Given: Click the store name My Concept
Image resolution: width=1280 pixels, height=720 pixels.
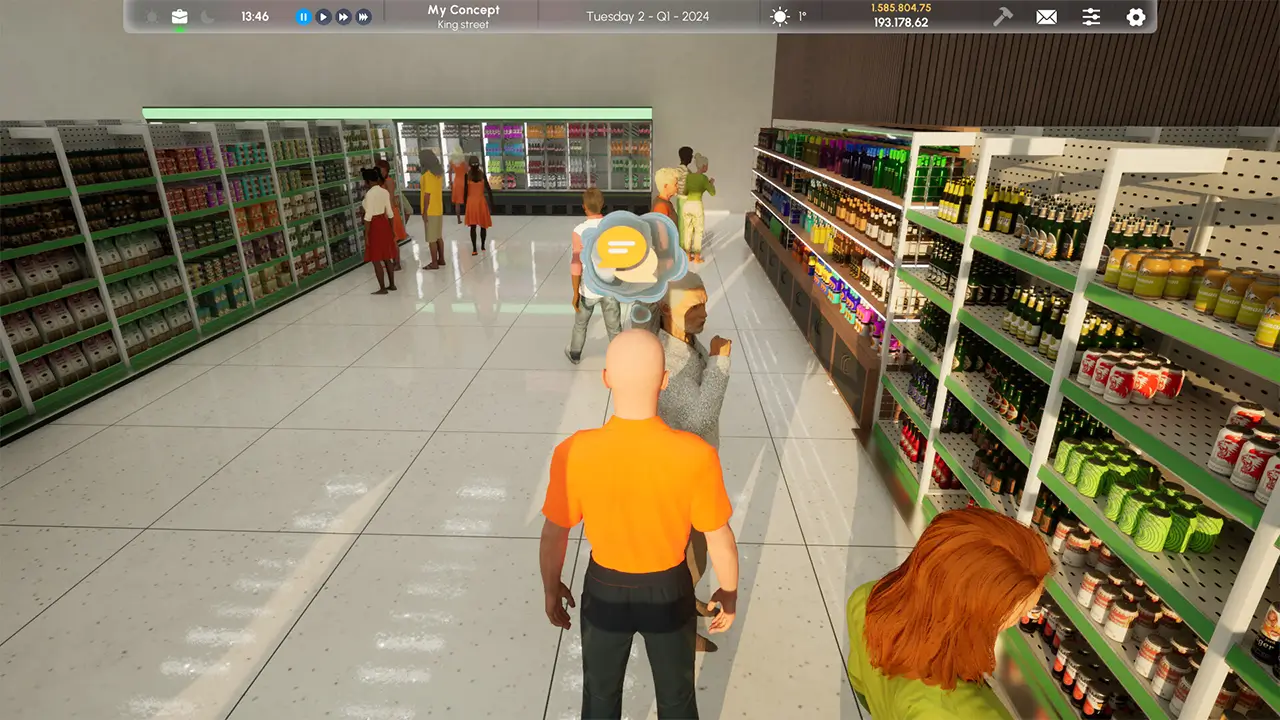Looking at the screenshot, I should (464, 9).
